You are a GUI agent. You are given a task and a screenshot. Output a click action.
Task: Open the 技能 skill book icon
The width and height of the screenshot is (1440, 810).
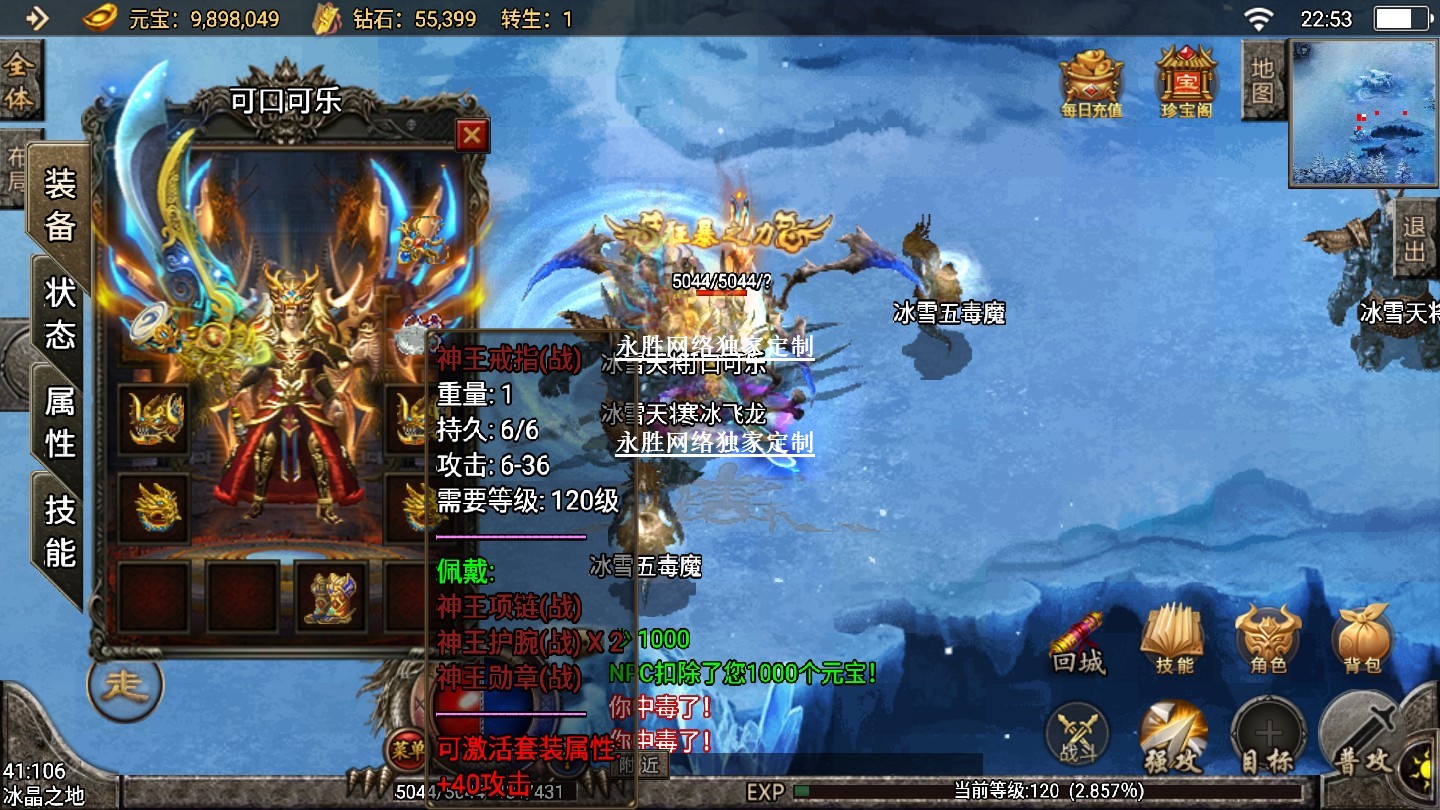pyautogui.click(x=1174, y=640)
